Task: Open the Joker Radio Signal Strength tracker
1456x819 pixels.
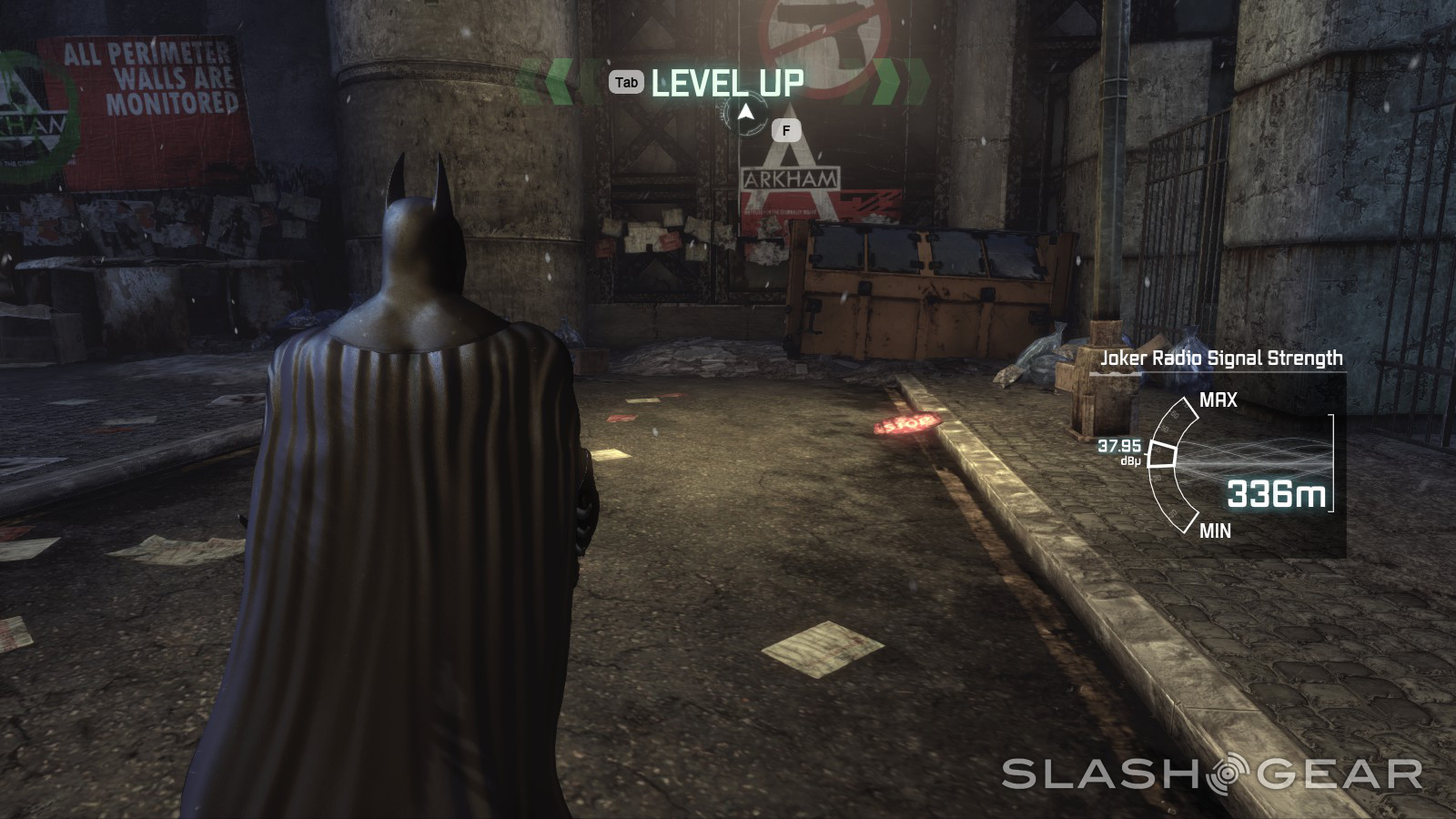Action: click(1221, 358)
